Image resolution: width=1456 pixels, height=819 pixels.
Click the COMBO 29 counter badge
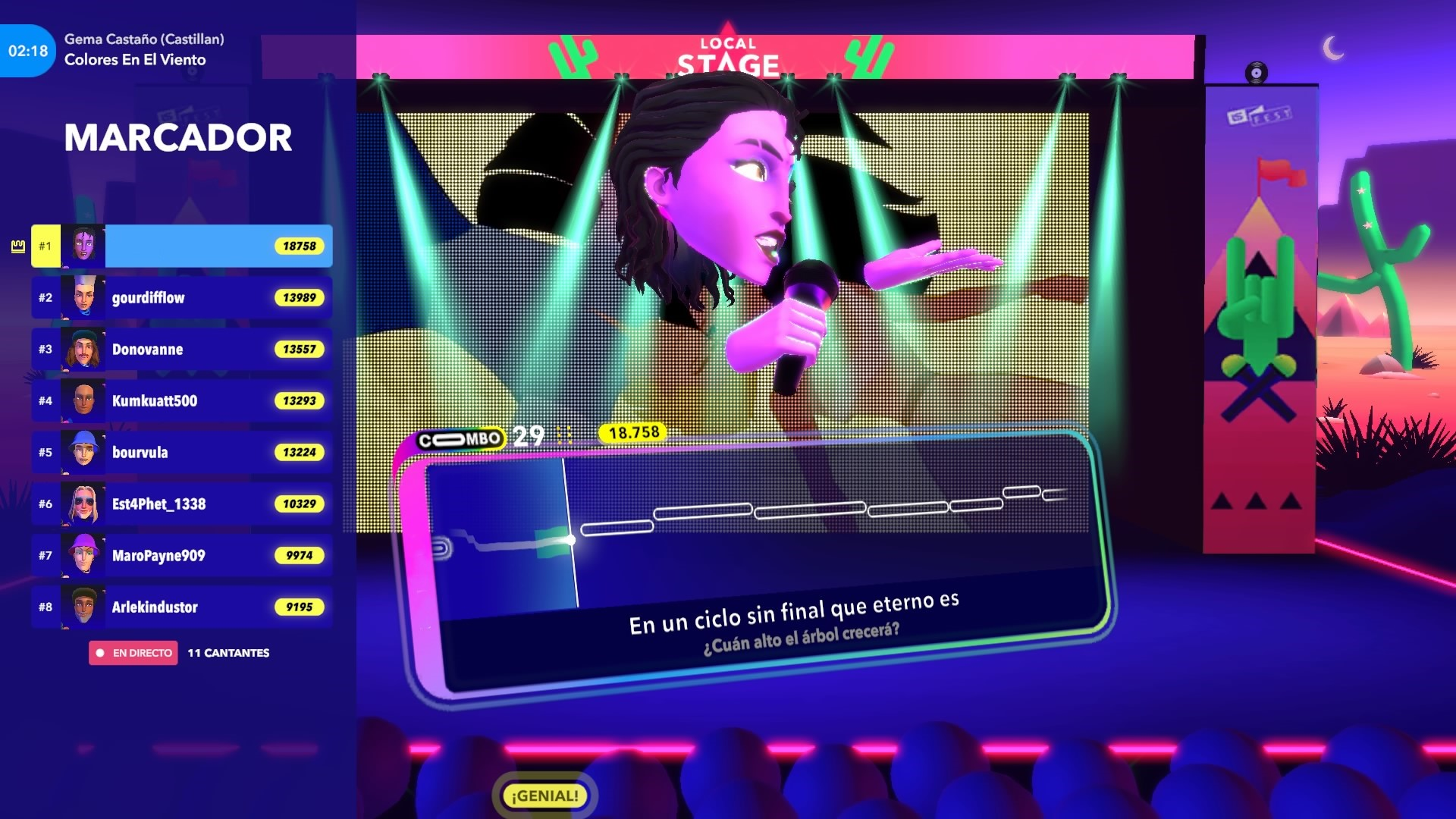click(478, 437)
